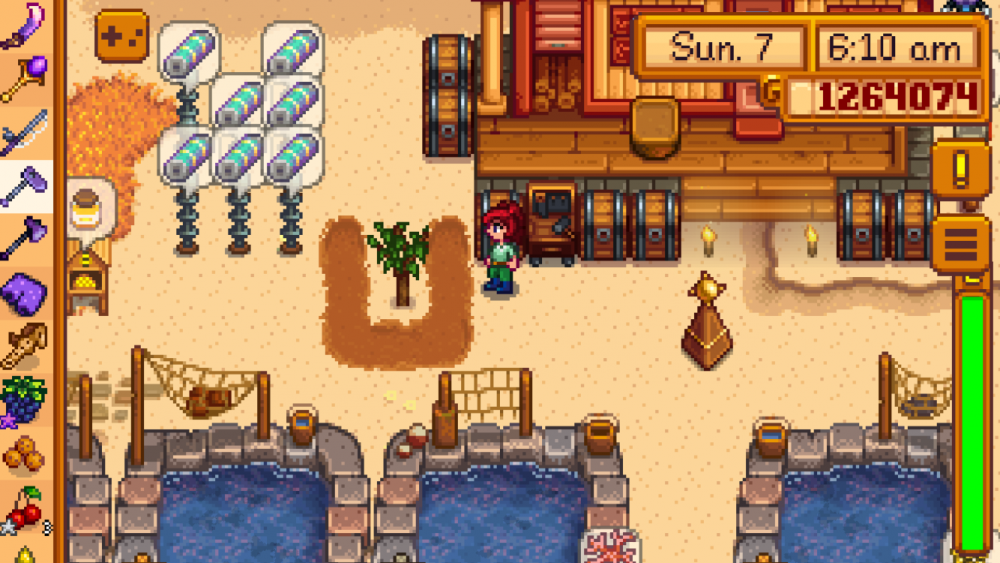Open the main menu with three bars
Viewport: 1000px width, 563px height.
[x=961, y=243]
